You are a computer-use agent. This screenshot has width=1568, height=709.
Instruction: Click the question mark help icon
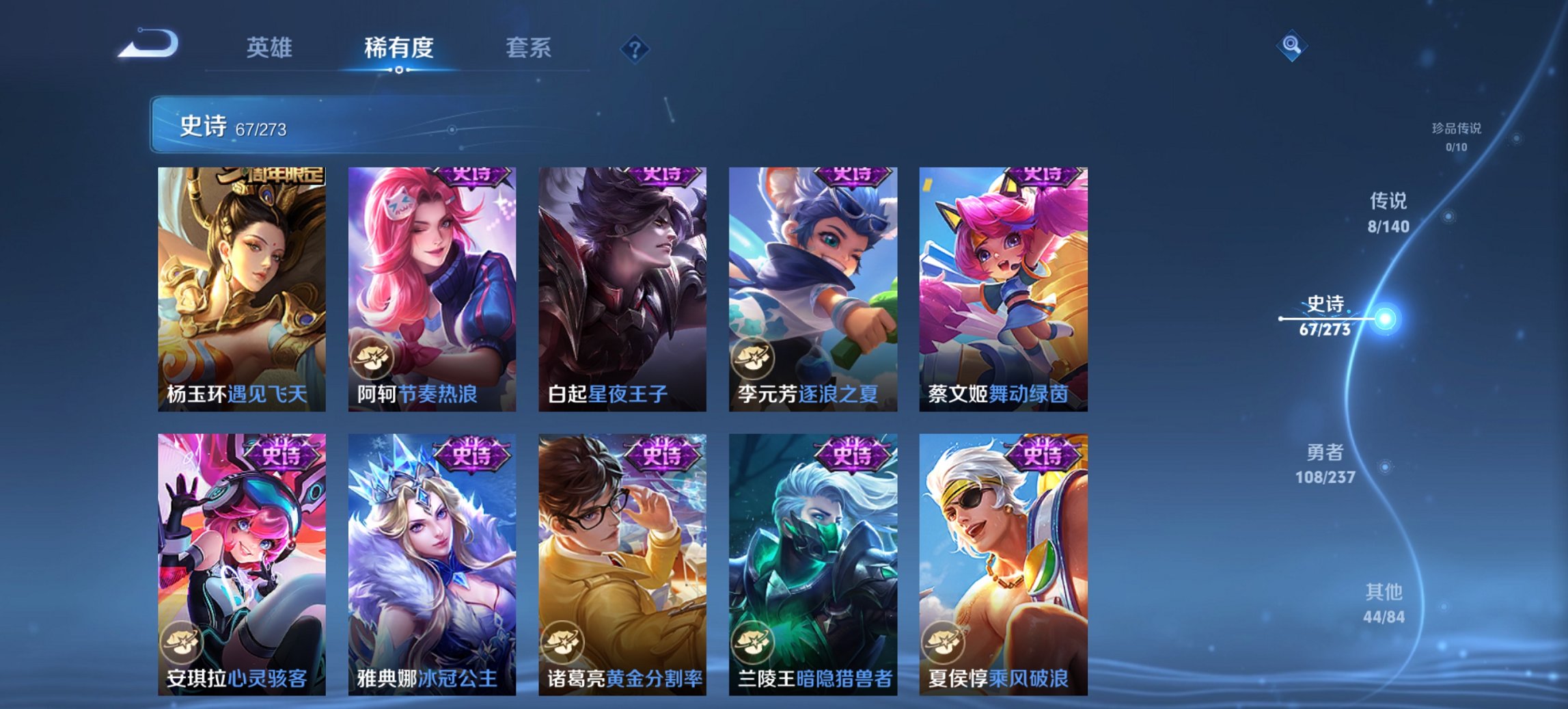pos(635,49)
